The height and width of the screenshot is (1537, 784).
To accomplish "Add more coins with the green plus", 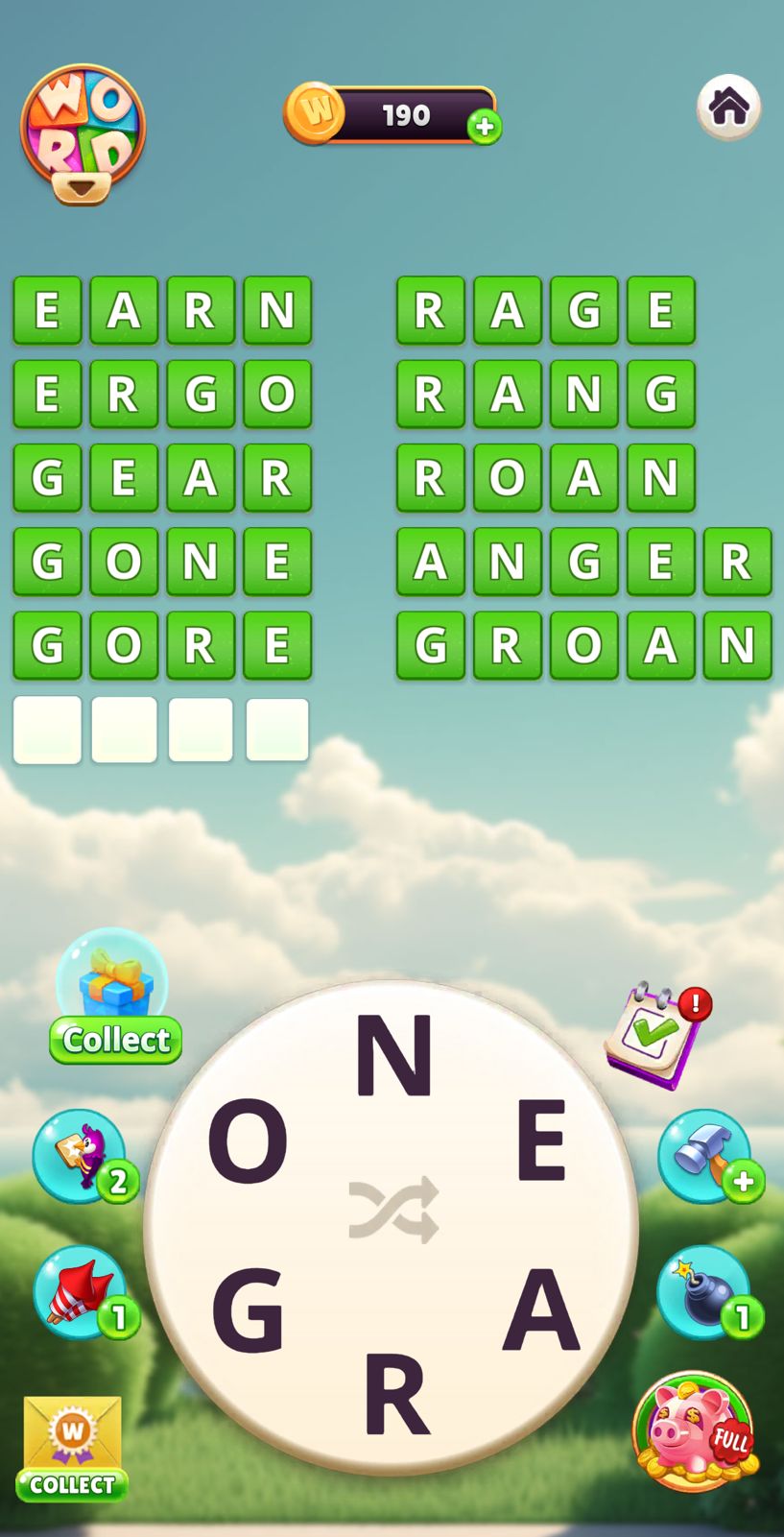I will click(x=485, y=127).
